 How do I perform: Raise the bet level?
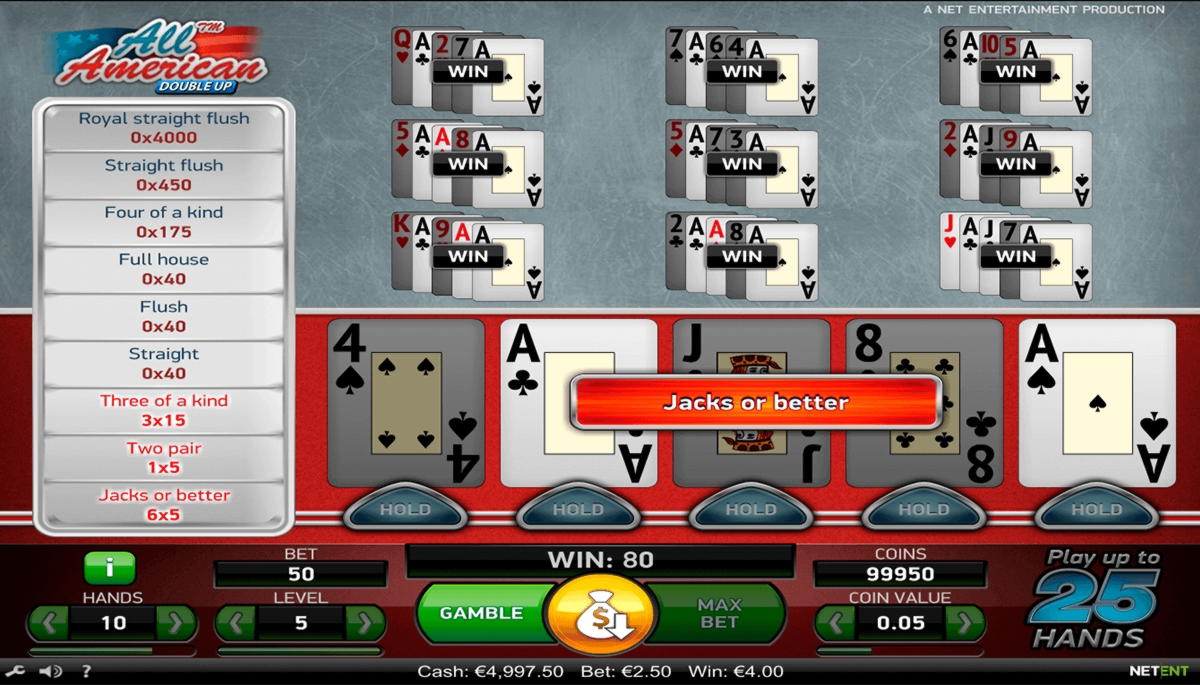[364, 623]
